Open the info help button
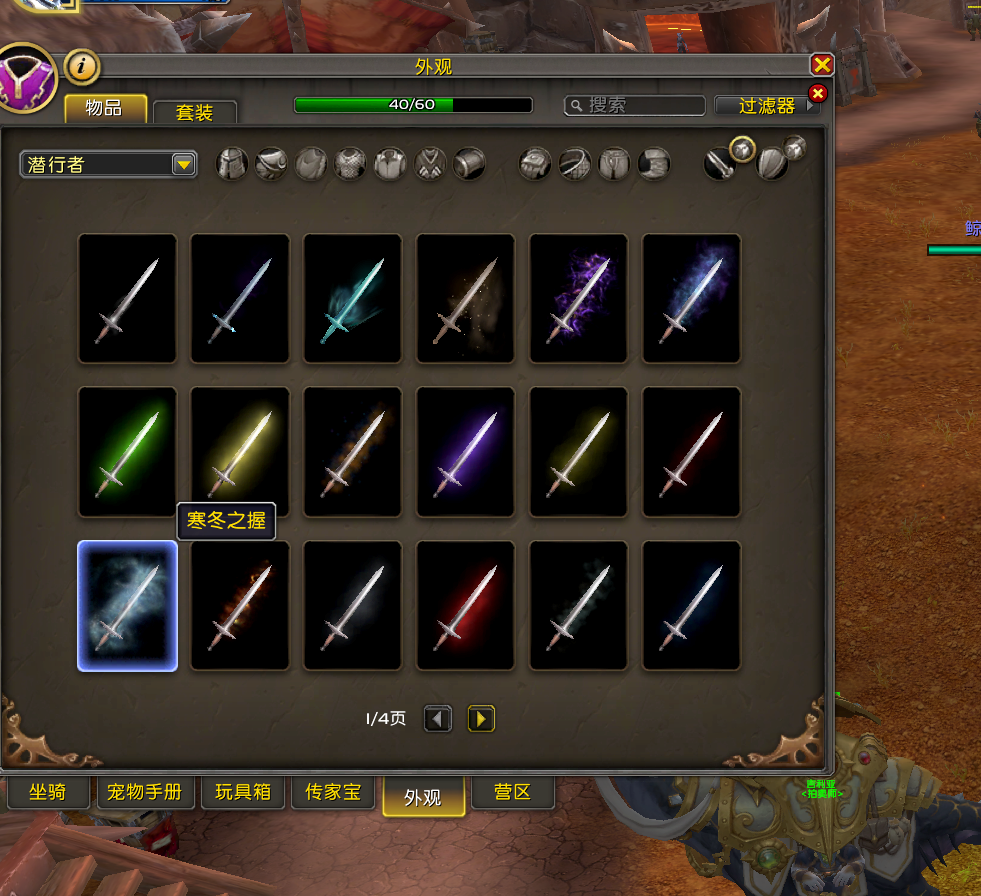 point(83,67)
